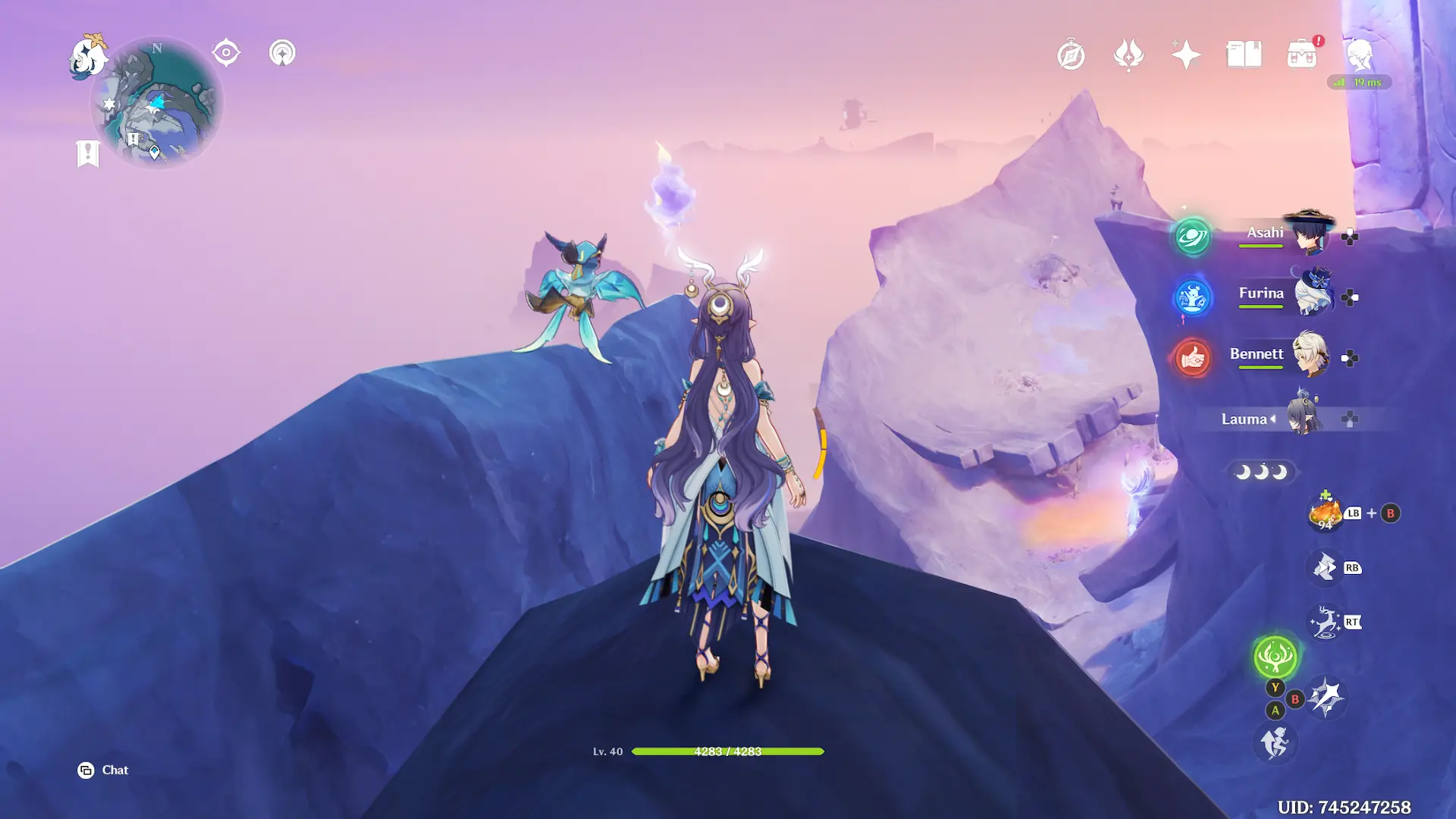Image resolution: width=1456 pixels, height=819 pixels.
Task: Use the deer elemental skill icon
Action: click(1326, 623)
